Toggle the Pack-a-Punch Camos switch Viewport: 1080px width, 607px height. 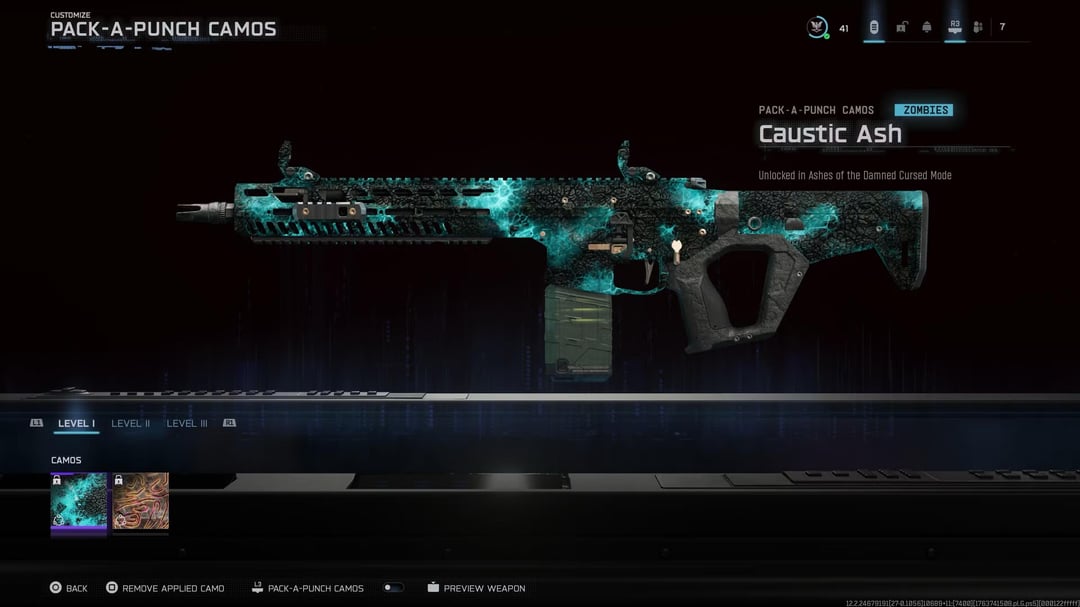point(393,588)
